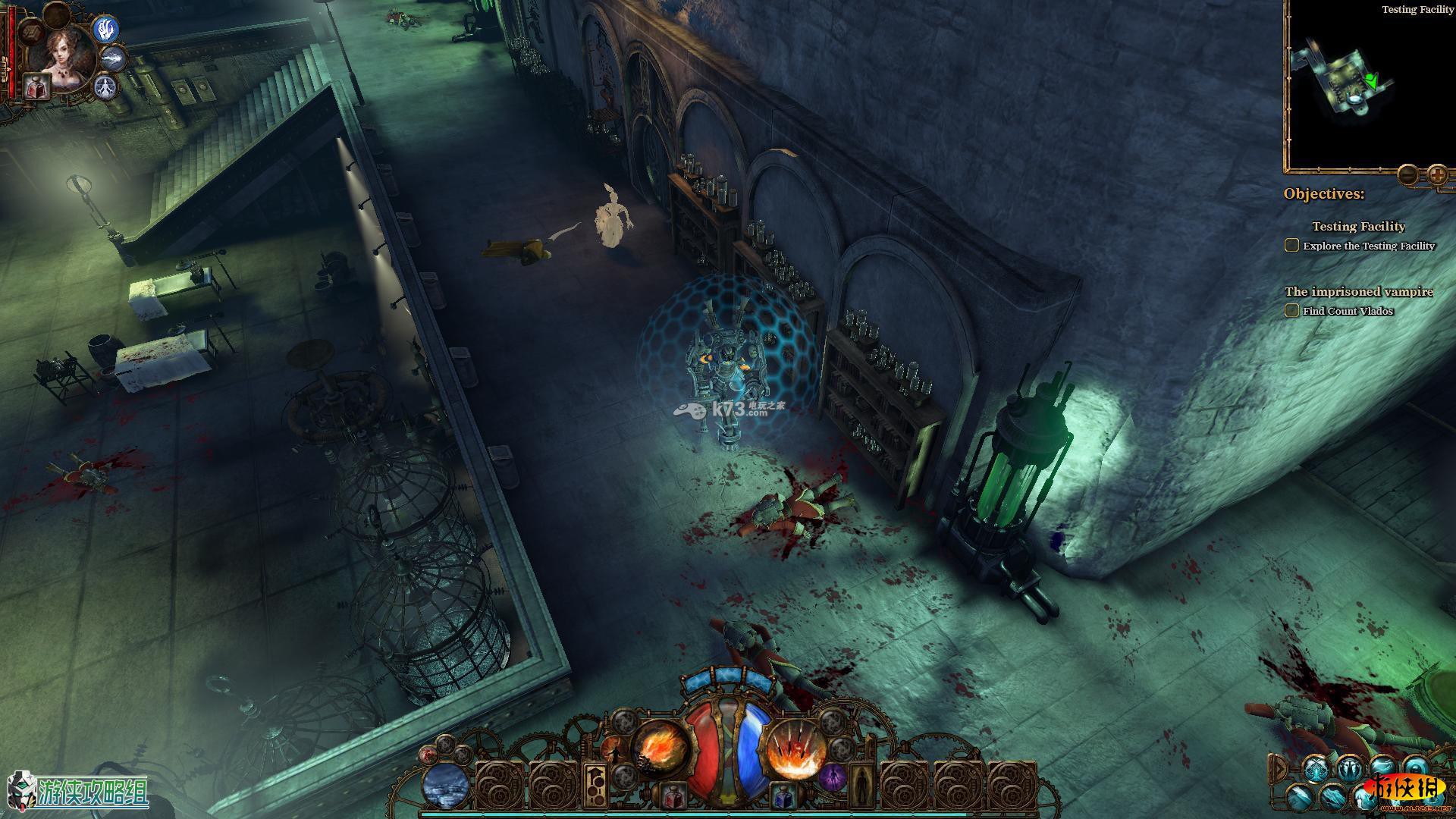Zoom in the minimap with plus button
This screenshot has height=819, width=1456.
pyautogui.click(x=1436, y=175)
